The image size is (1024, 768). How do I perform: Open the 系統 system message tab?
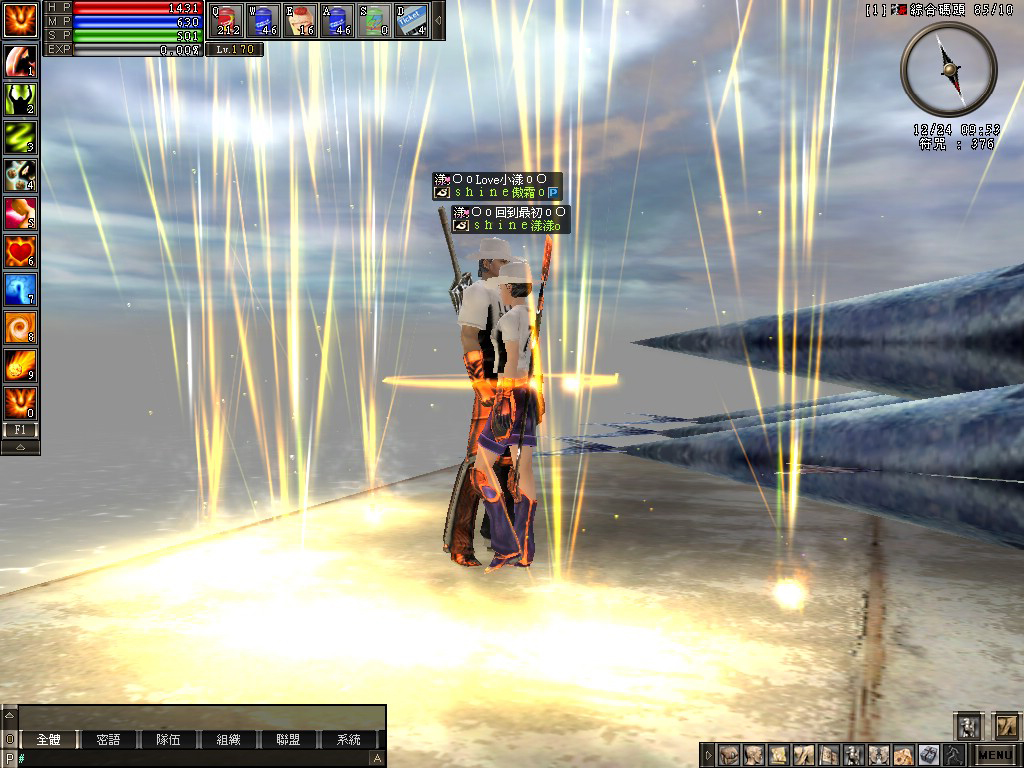(348, 740)
